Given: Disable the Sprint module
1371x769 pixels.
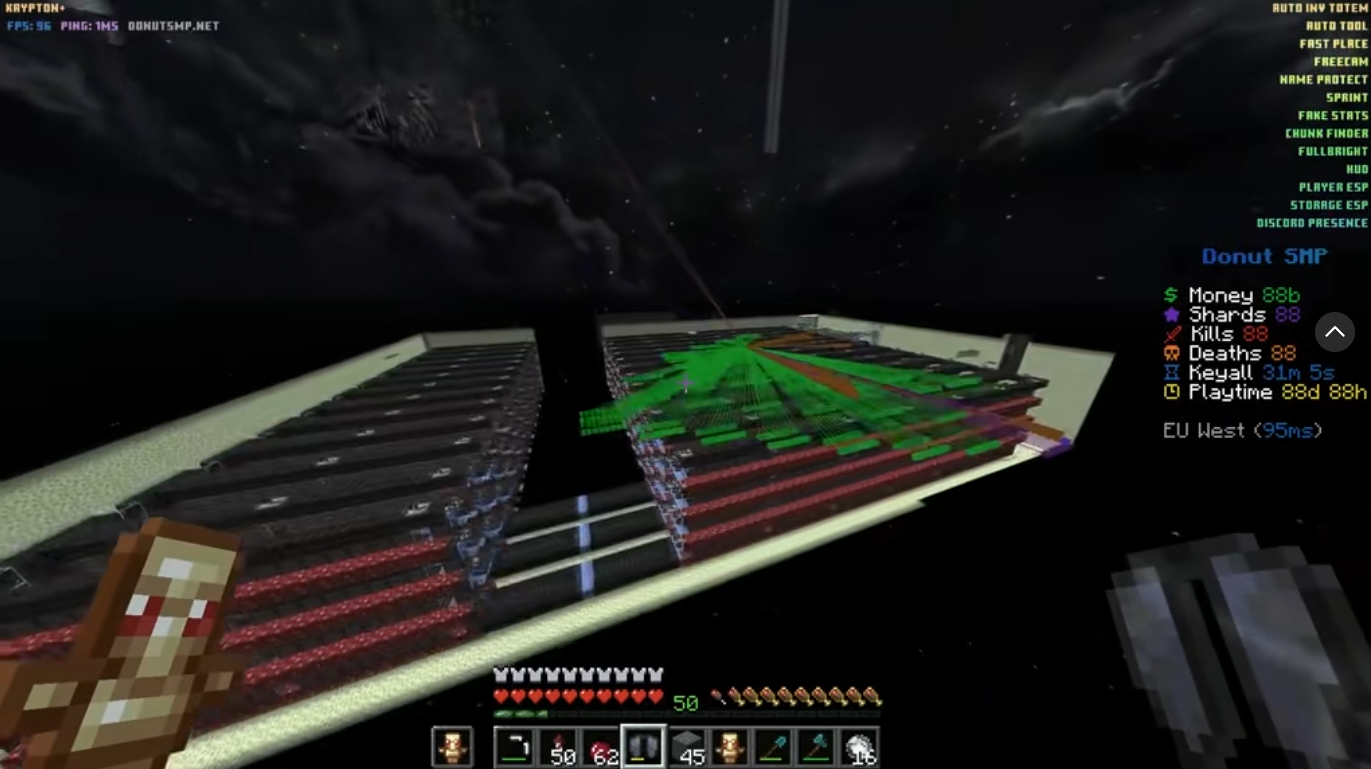Looking at the screenshot, I should coord(1345,96).
